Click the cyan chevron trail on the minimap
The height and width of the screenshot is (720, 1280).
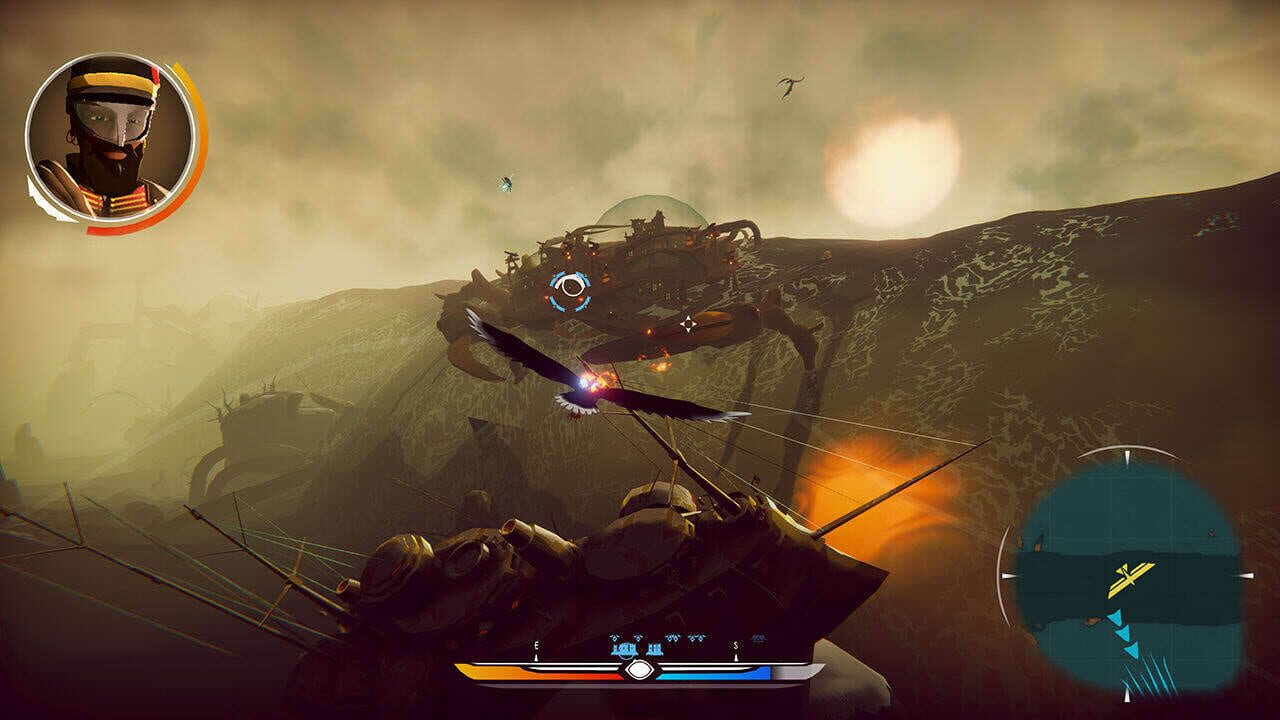1124,630
